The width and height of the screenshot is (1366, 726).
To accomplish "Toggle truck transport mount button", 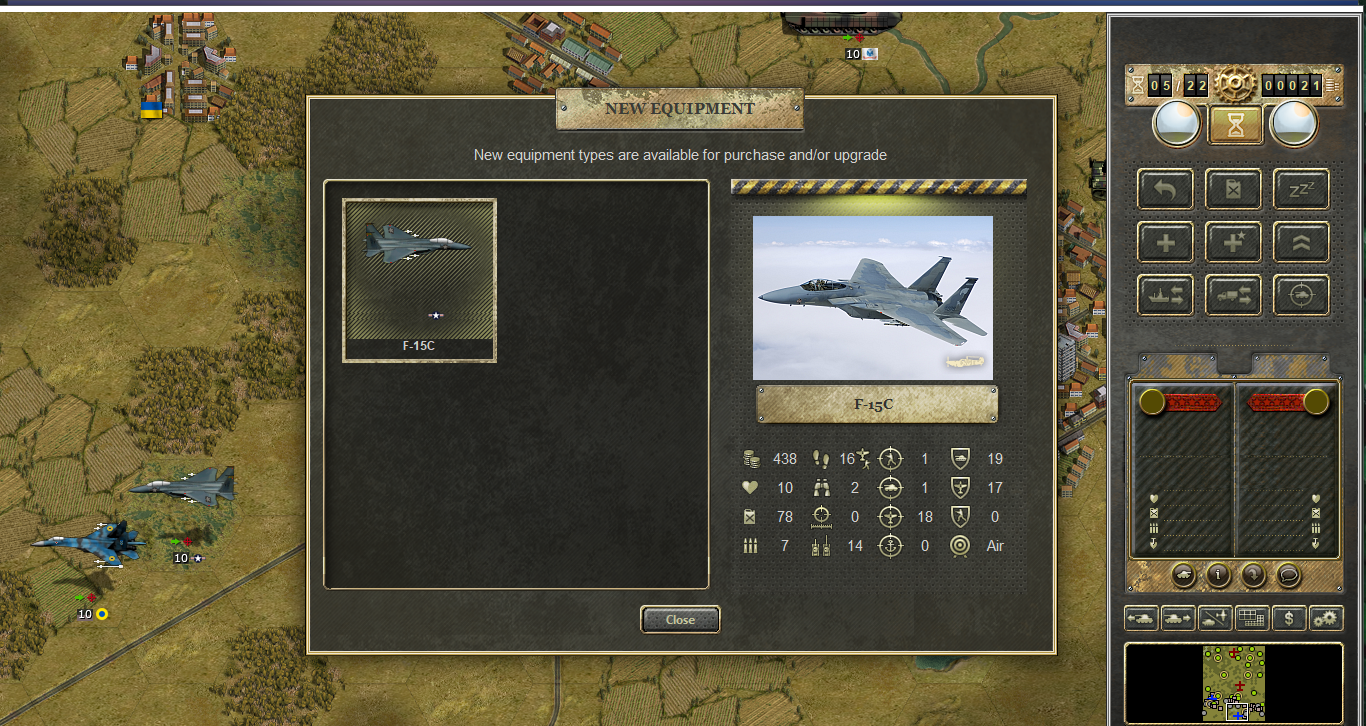I will pos(1233,295).
